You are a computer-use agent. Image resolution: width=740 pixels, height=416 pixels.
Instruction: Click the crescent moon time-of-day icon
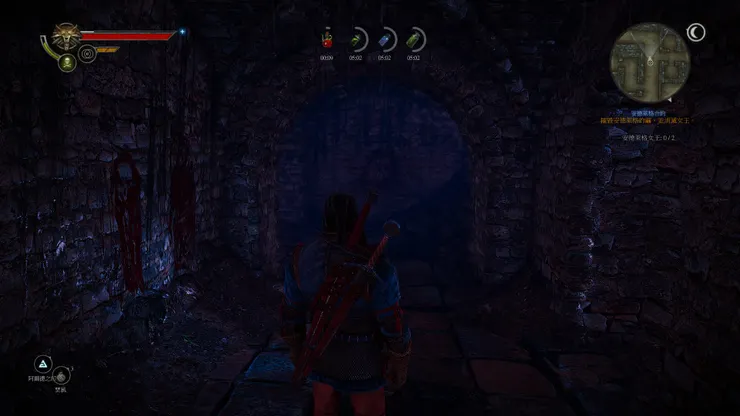tap(696, 33)
